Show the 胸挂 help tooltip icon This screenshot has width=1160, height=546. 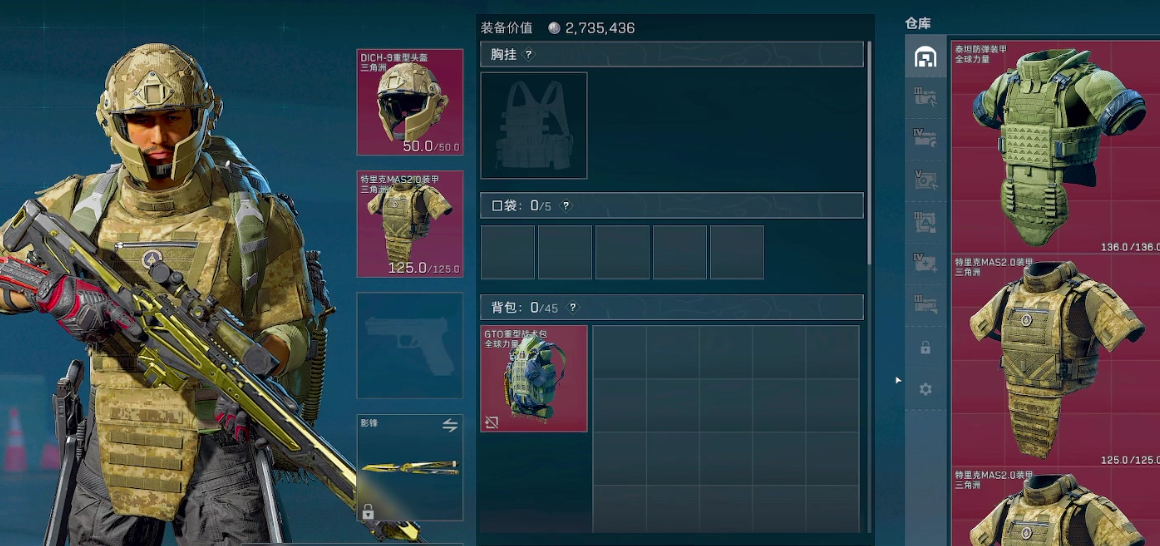pyautogui.click(x=529, y=55)
